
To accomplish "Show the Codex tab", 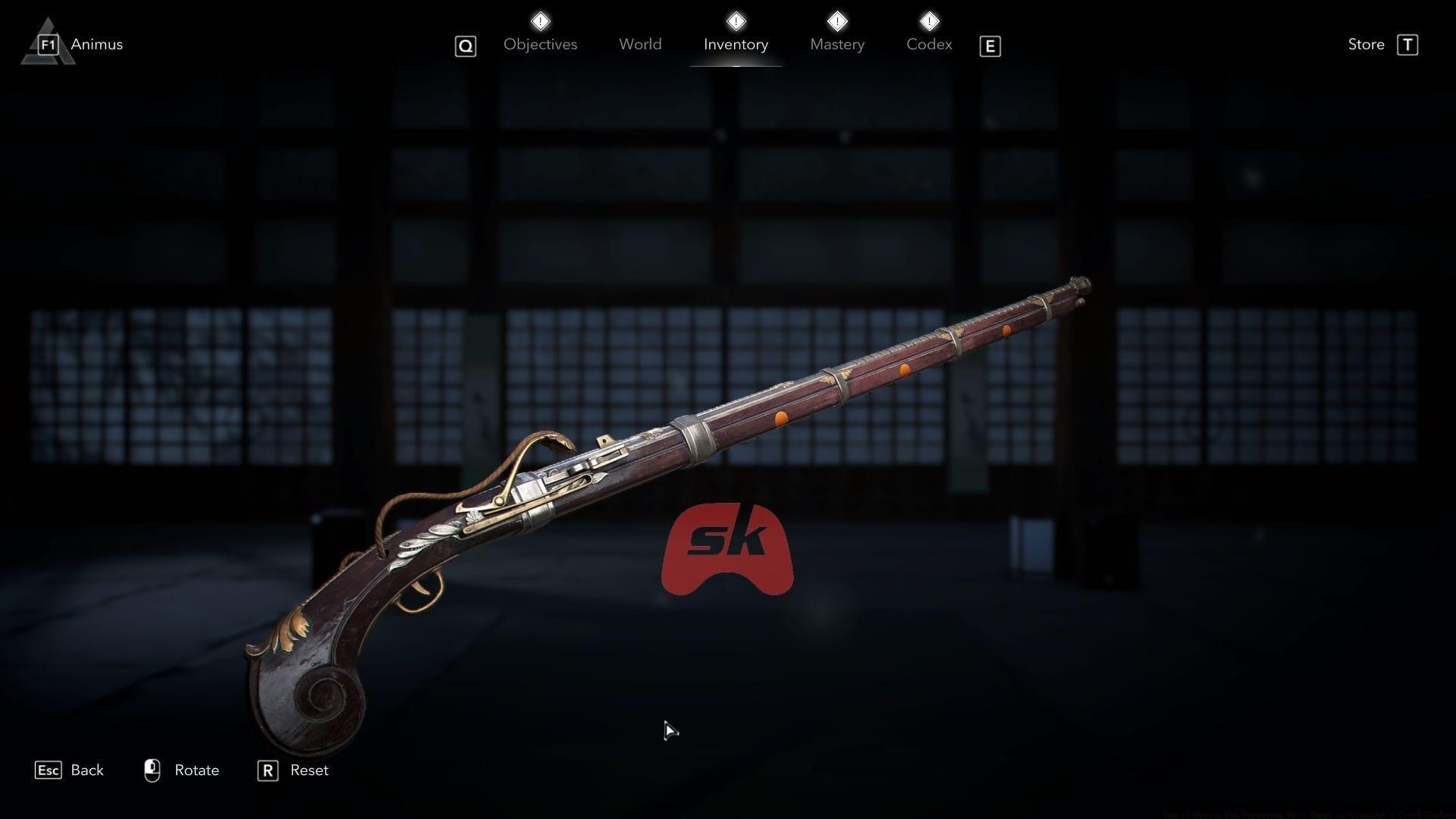I will (929, 45).
